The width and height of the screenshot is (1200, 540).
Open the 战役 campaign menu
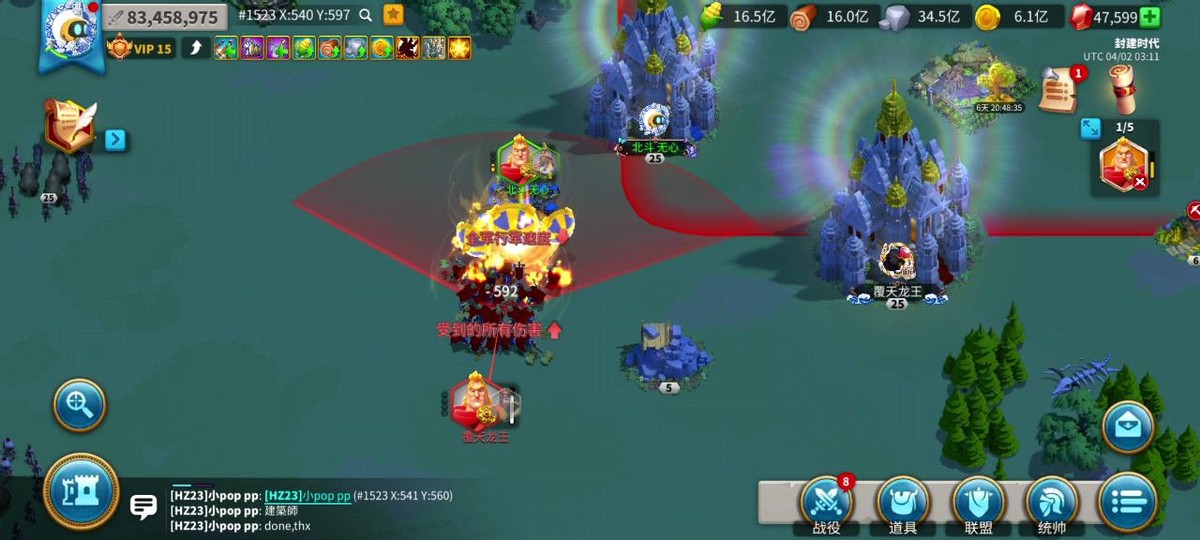(826, 503)
